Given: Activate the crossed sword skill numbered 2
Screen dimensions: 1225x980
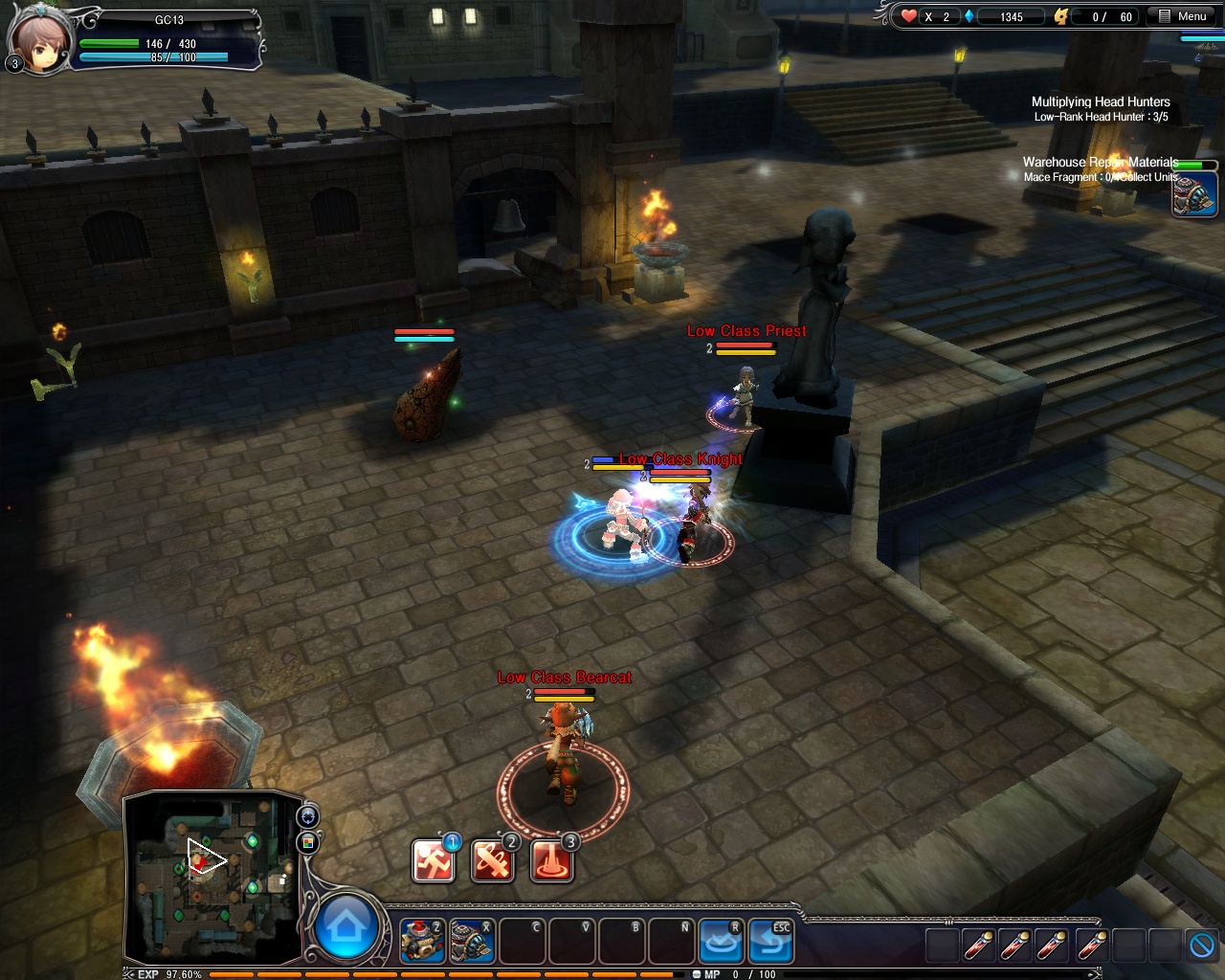Looking at the screenshot, I should pos(492,860).
